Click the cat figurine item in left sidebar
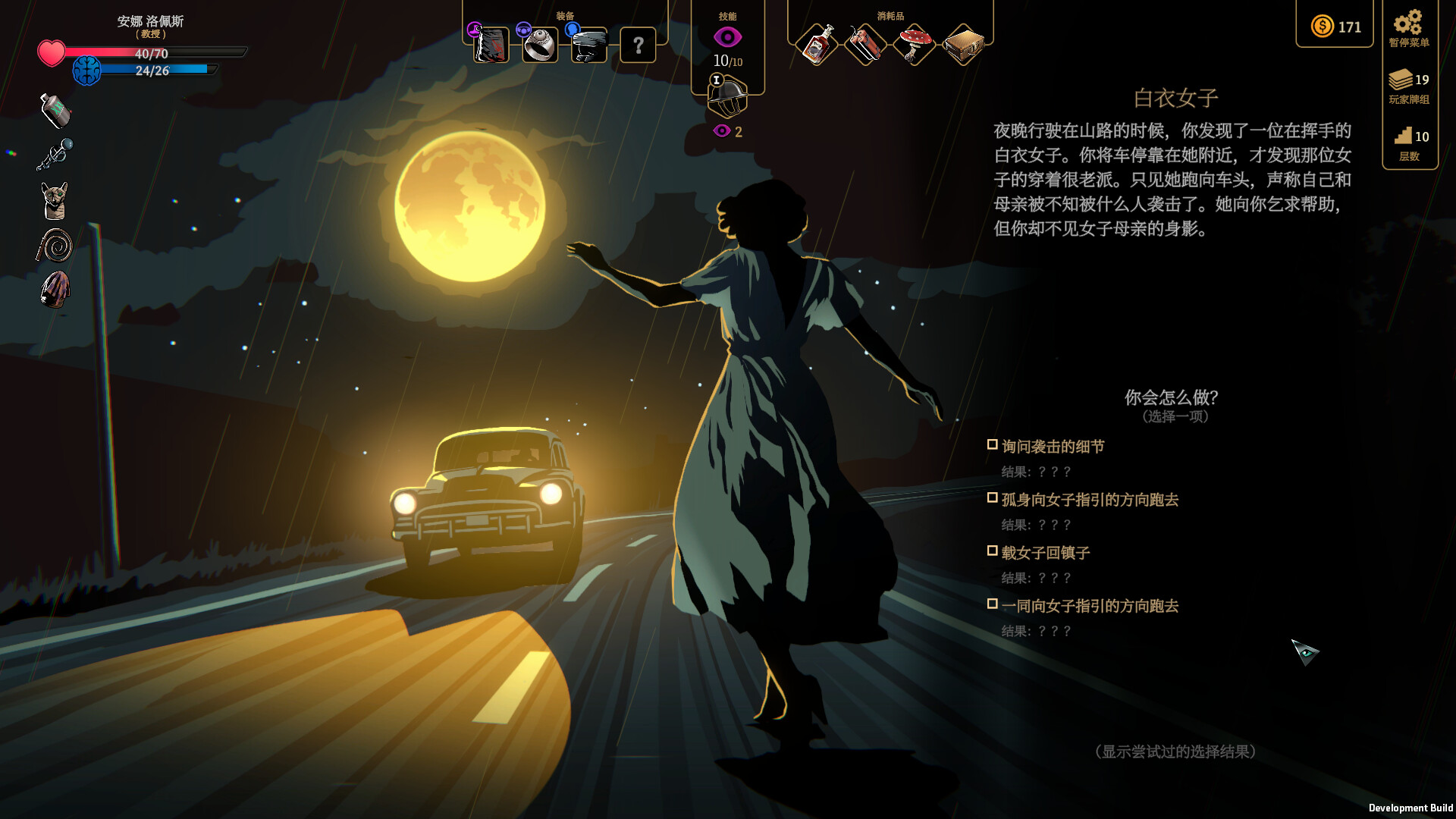 click(x=54, y=199)
